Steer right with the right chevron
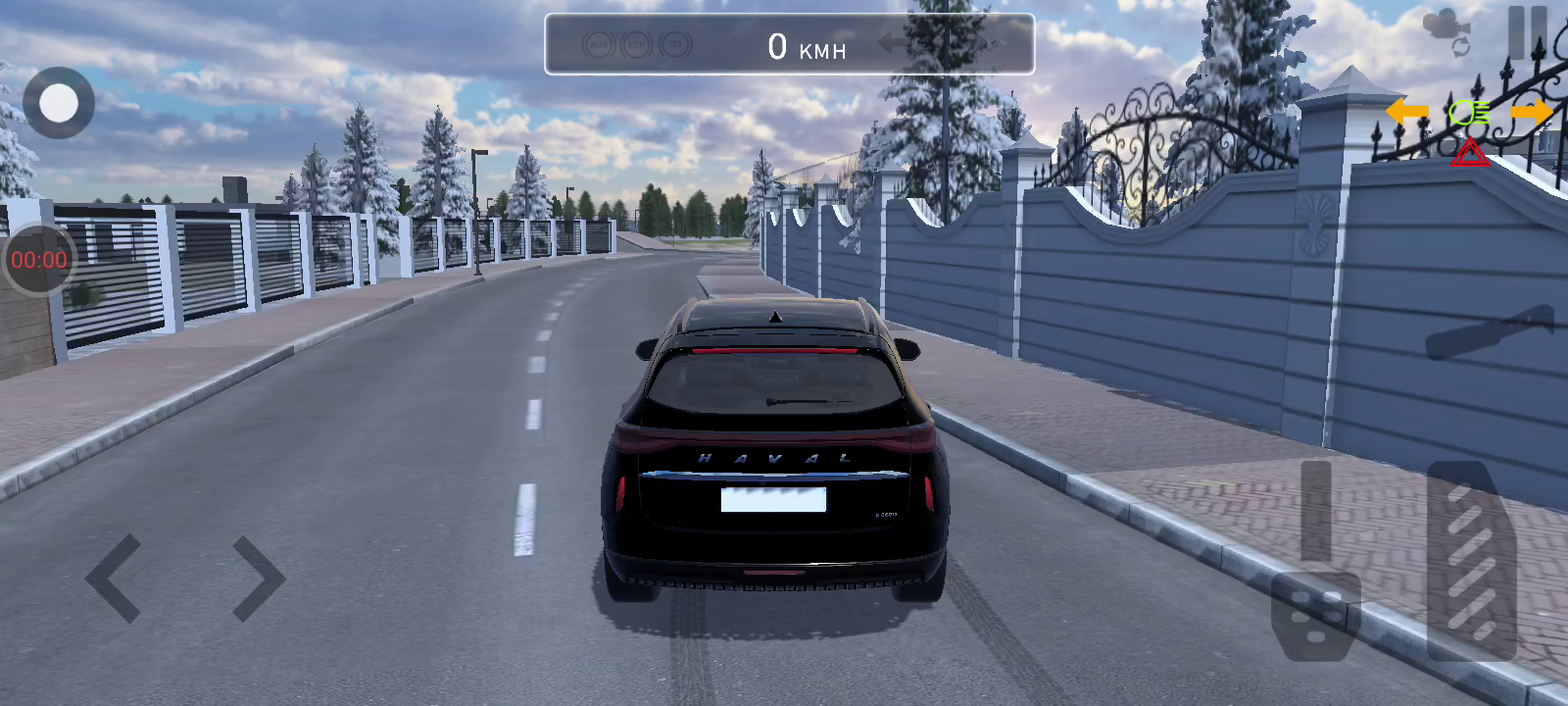 (x=258, y=579)
